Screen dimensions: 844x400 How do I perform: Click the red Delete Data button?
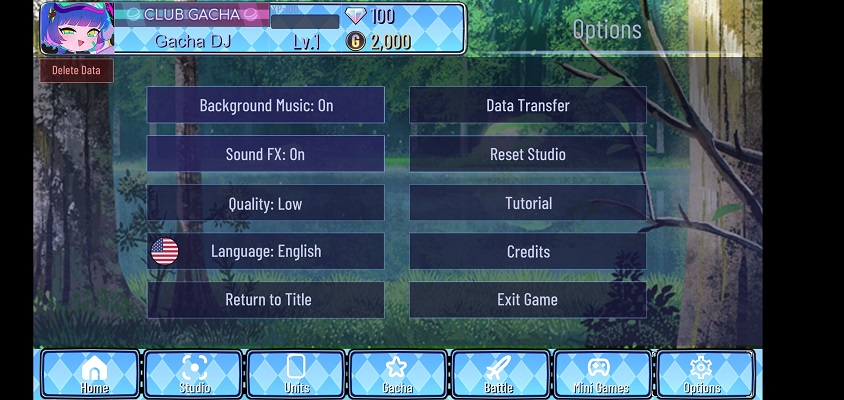pos(77,70)
